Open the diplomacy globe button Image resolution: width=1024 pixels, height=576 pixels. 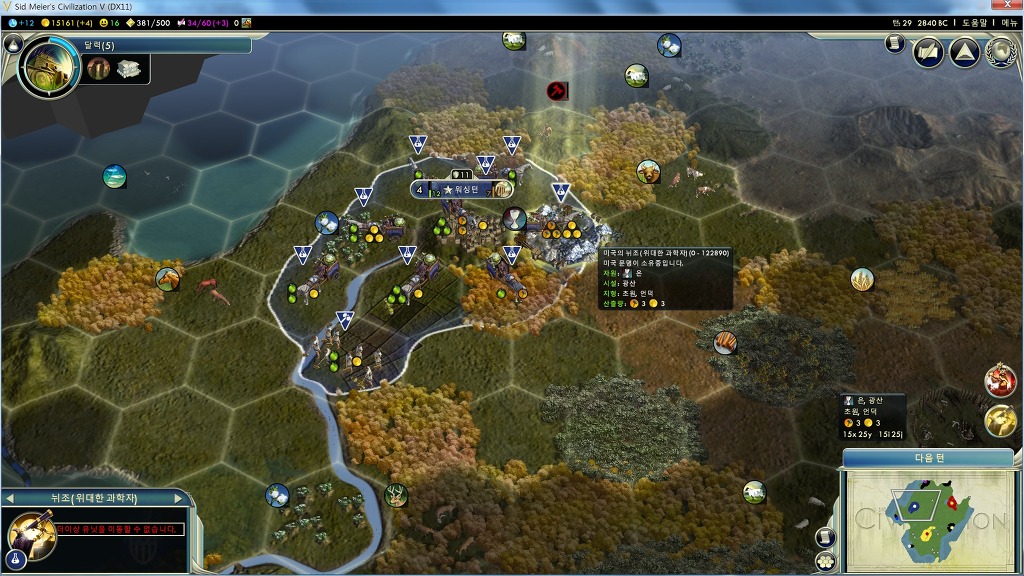[999, 52]
